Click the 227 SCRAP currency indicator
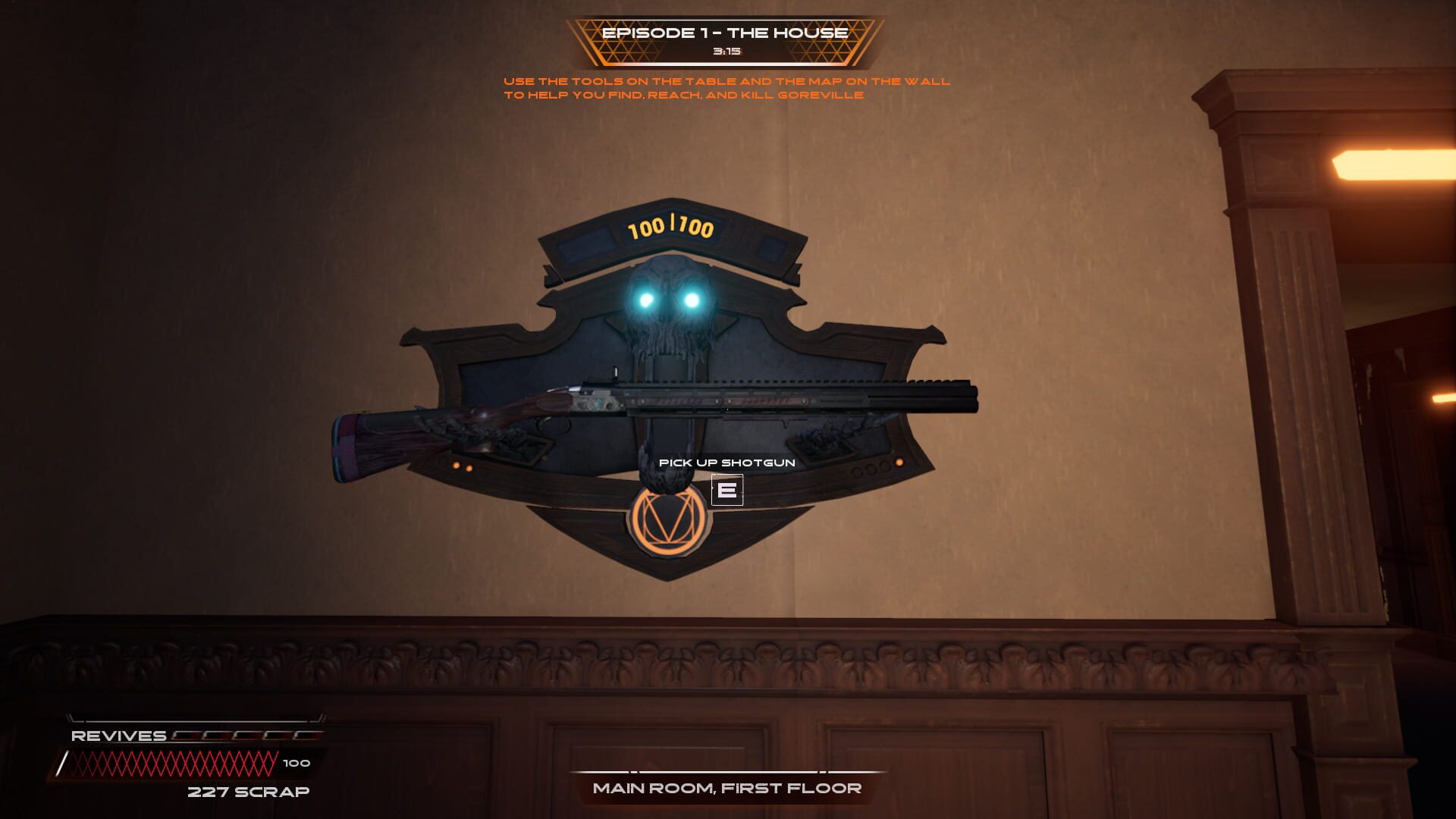 249,791
